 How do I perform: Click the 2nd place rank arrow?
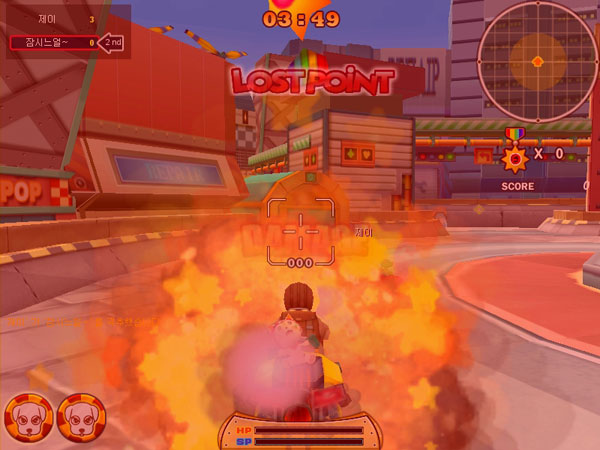click(114, 43)
